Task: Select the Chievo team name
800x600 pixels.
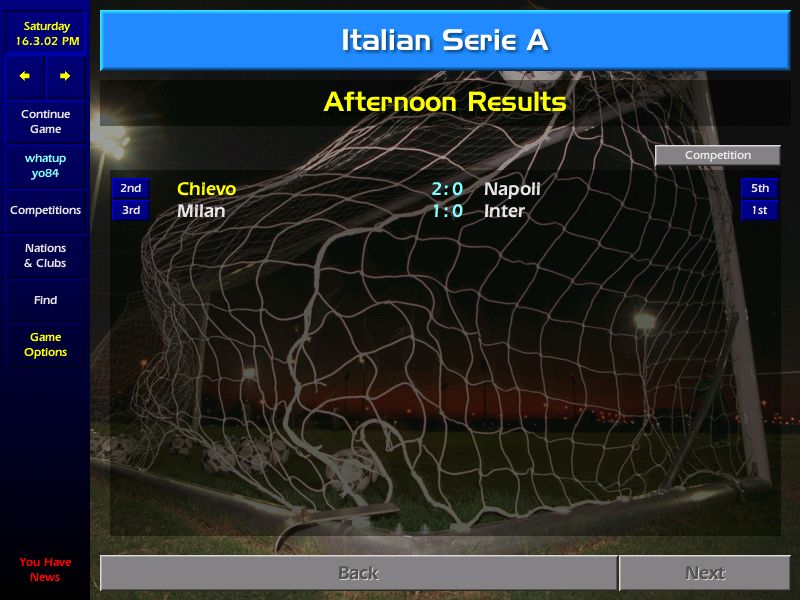Action: pos(207,189)
